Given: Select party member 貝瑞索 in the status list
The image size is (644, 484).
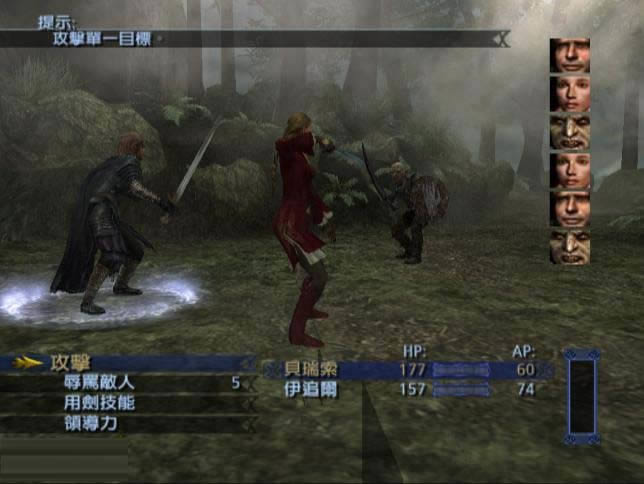Looking at the screenshot, I should (x=309, y=370).
